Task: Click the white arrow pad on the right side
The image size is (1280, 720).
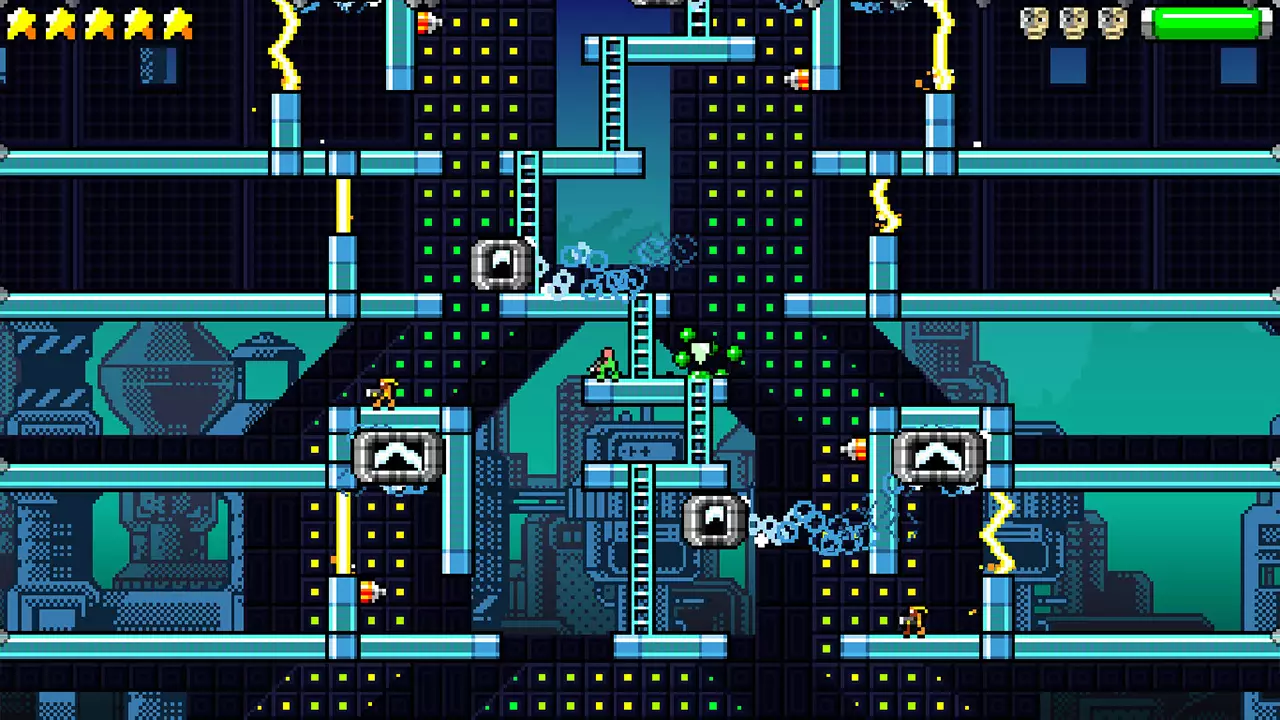Action: pyautogui.click(x=938, y=456)
